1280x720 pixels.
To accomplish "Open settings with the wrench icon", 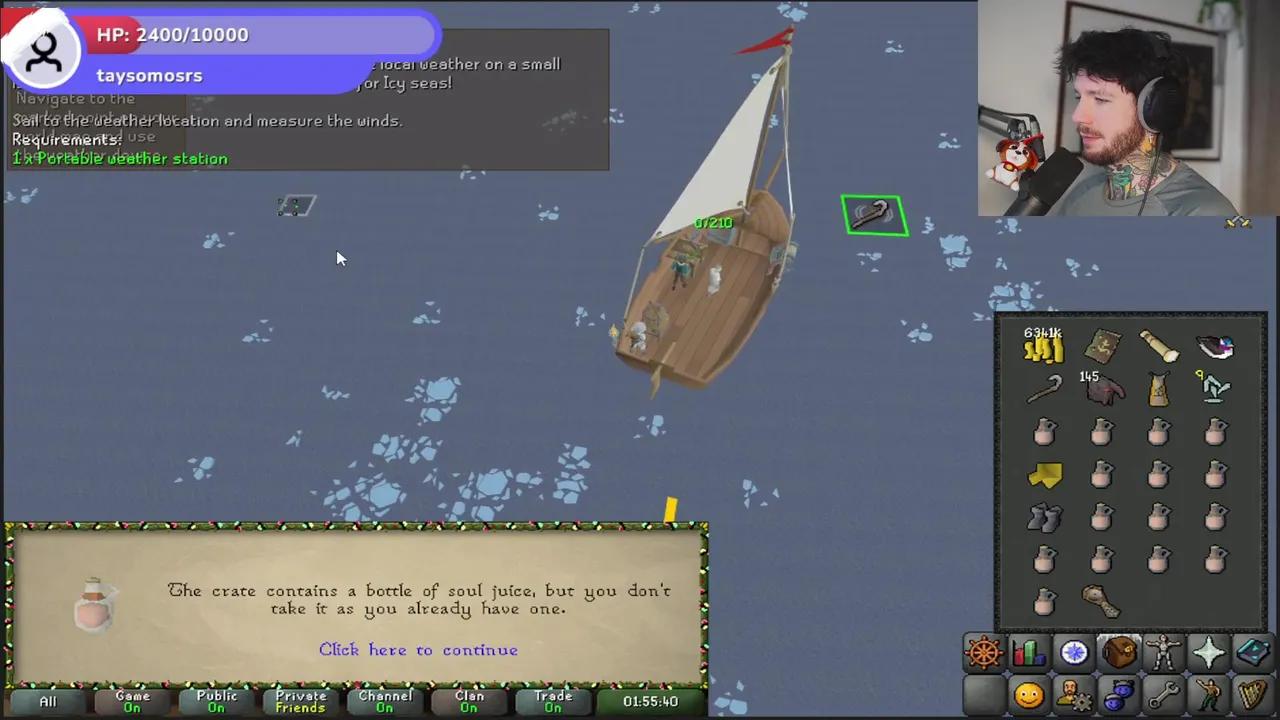I will pos(1163,695).
